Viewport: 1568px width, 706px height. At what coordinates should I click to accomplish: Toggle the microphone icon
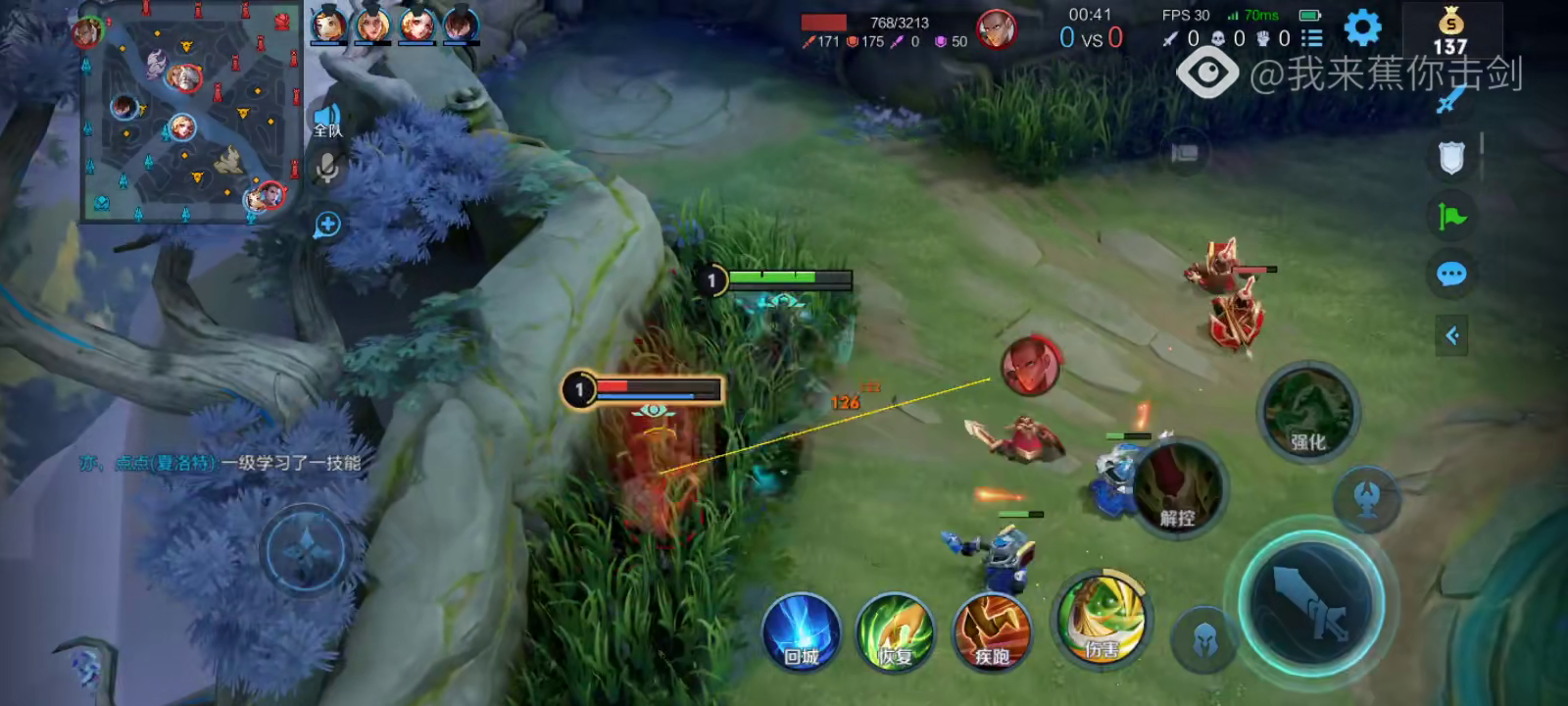[327, 169]
